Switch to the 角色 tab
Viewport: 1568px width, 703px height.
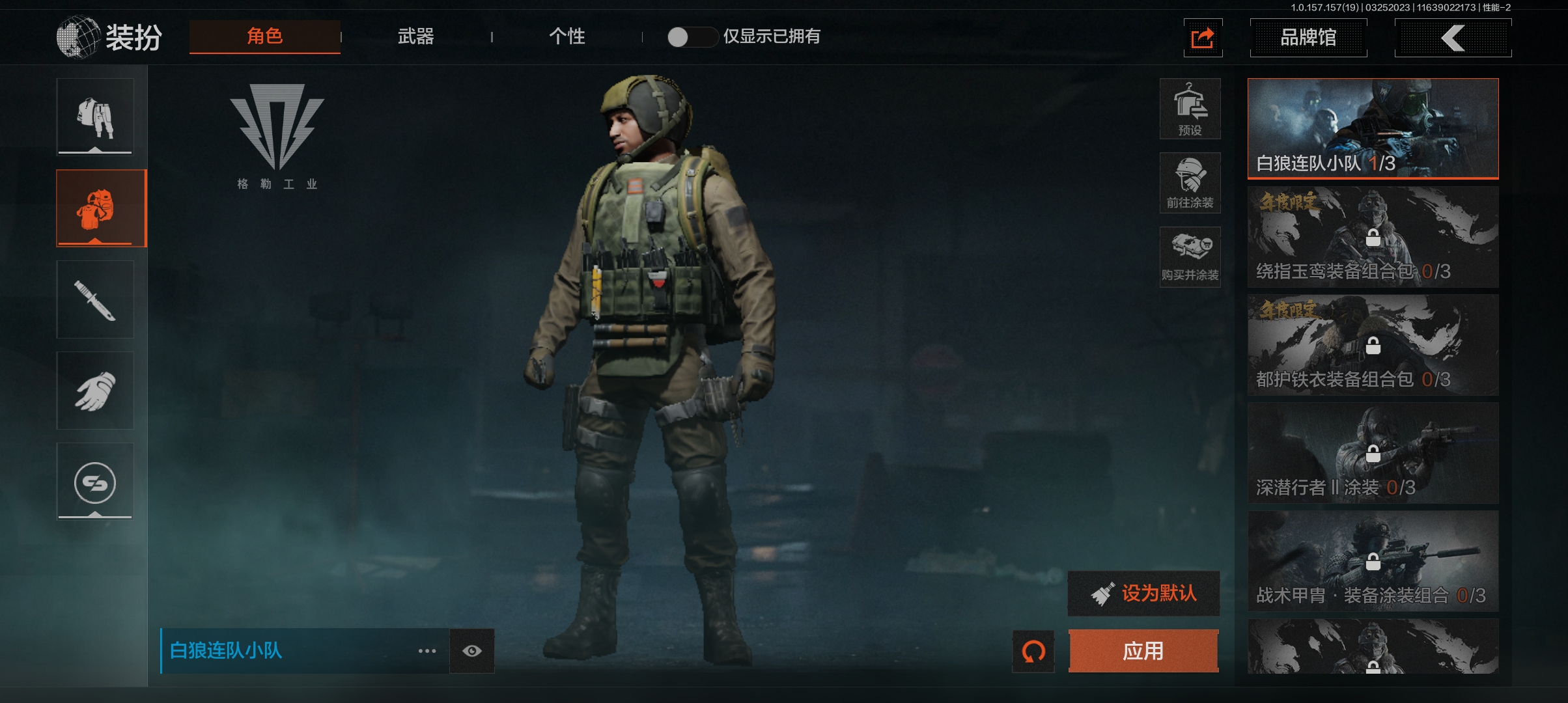pyautogui.click(x=264, y=36)
